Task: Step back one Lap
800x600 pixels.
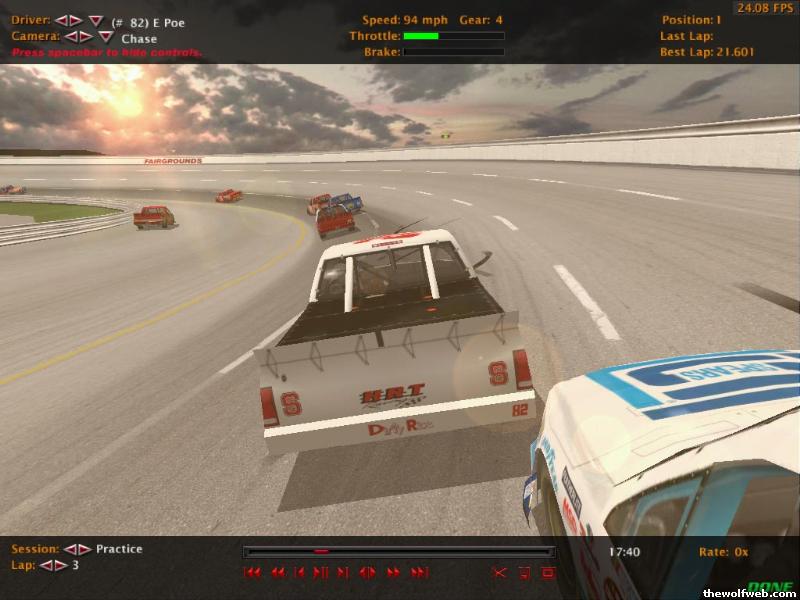Action: (x=46, y=566)
